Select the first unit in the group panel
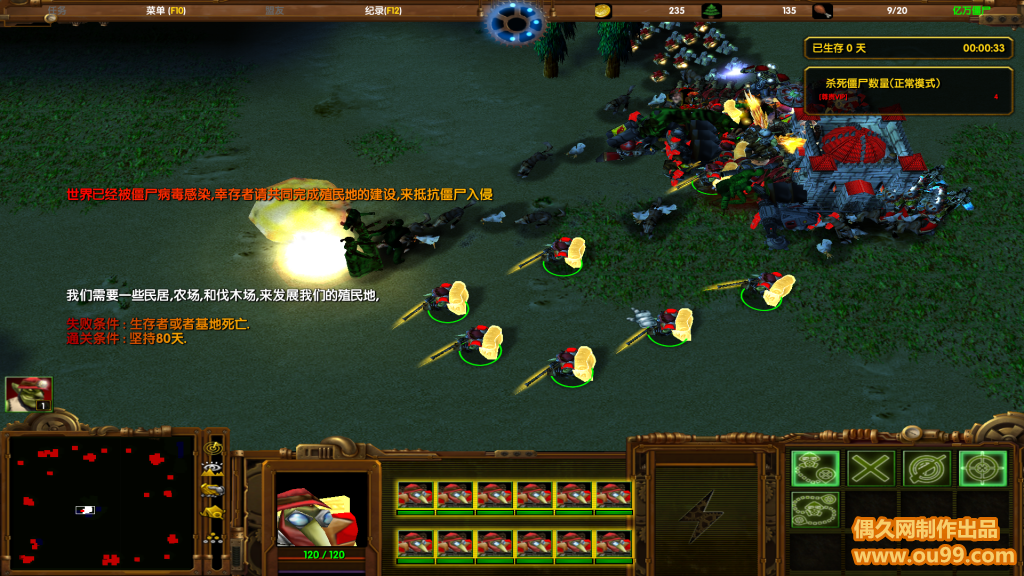The image size is (1024, 576). (415, 496)
